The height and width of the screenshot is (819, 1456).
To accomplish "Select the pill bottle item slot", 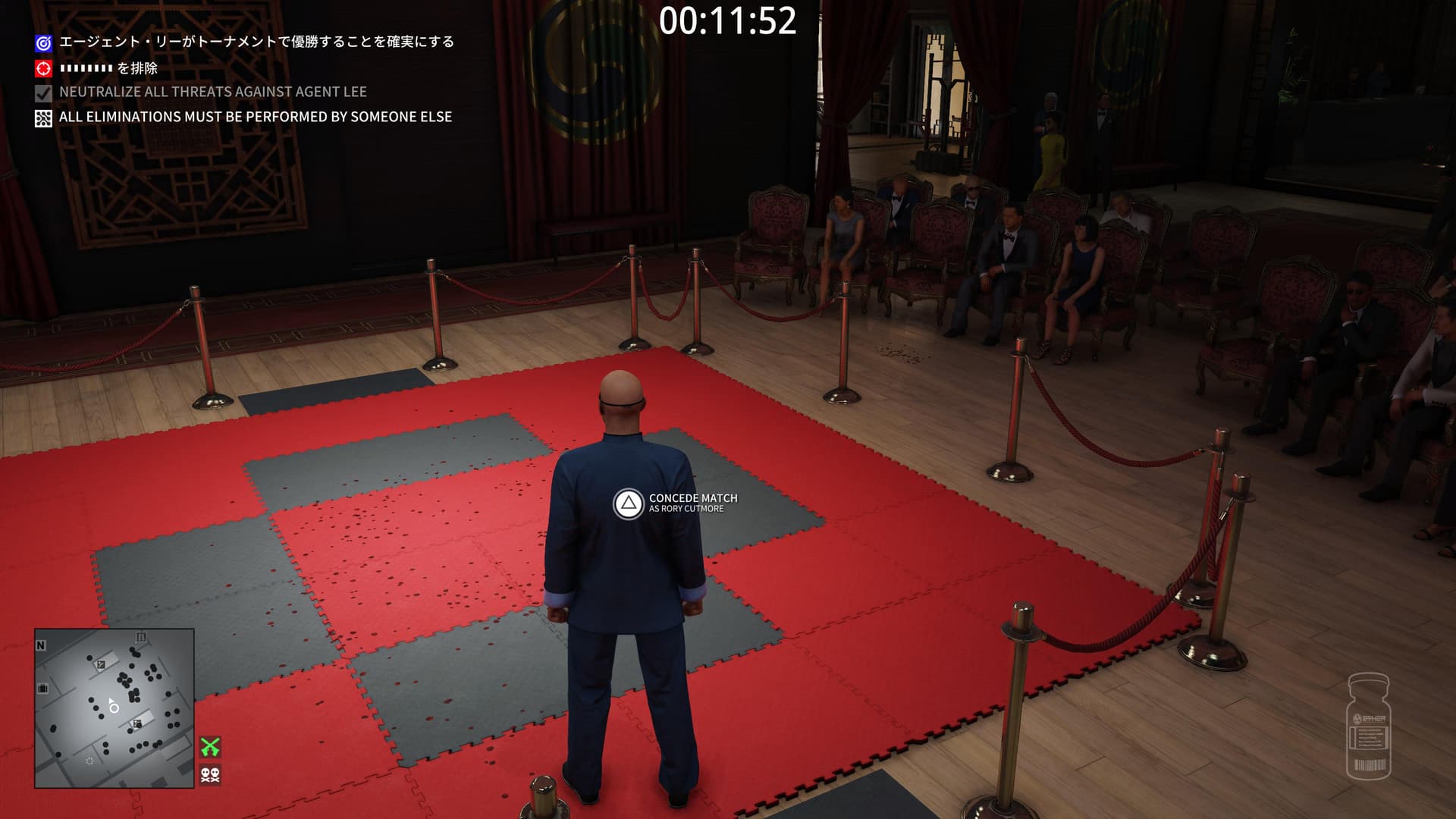I will click(1368, 726).
